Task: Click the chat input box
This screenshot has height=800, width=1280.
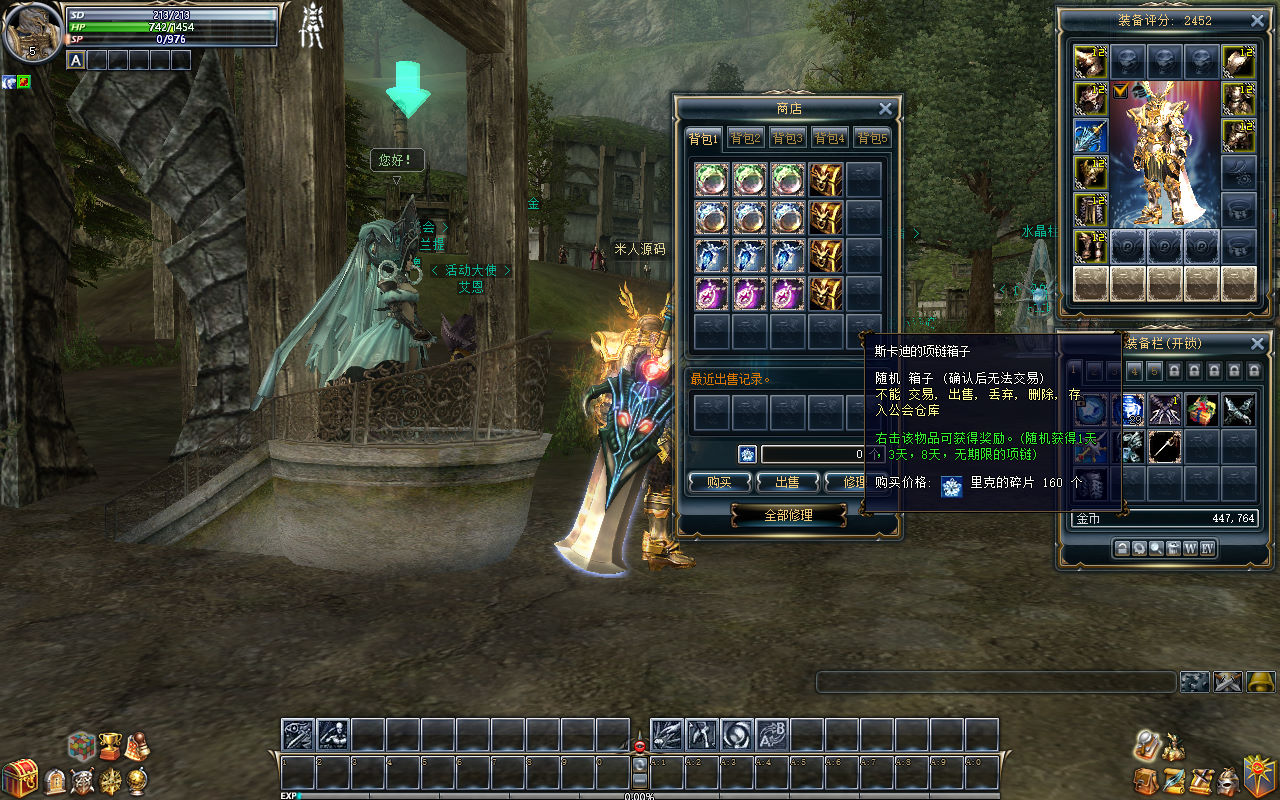Action: [995, 682]
